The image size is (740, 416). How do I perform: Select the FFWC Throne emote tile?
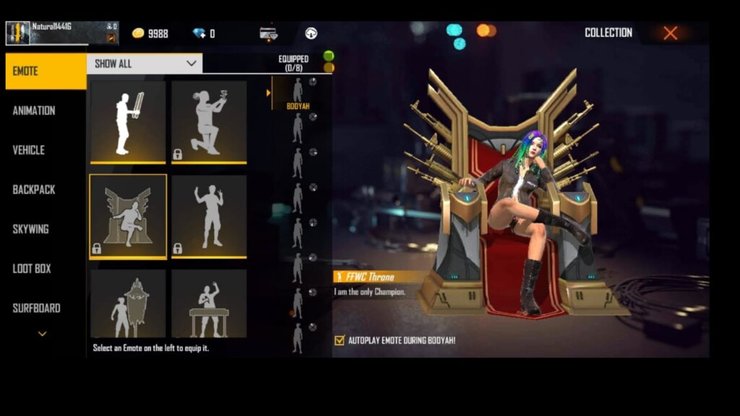pos(128,216)
